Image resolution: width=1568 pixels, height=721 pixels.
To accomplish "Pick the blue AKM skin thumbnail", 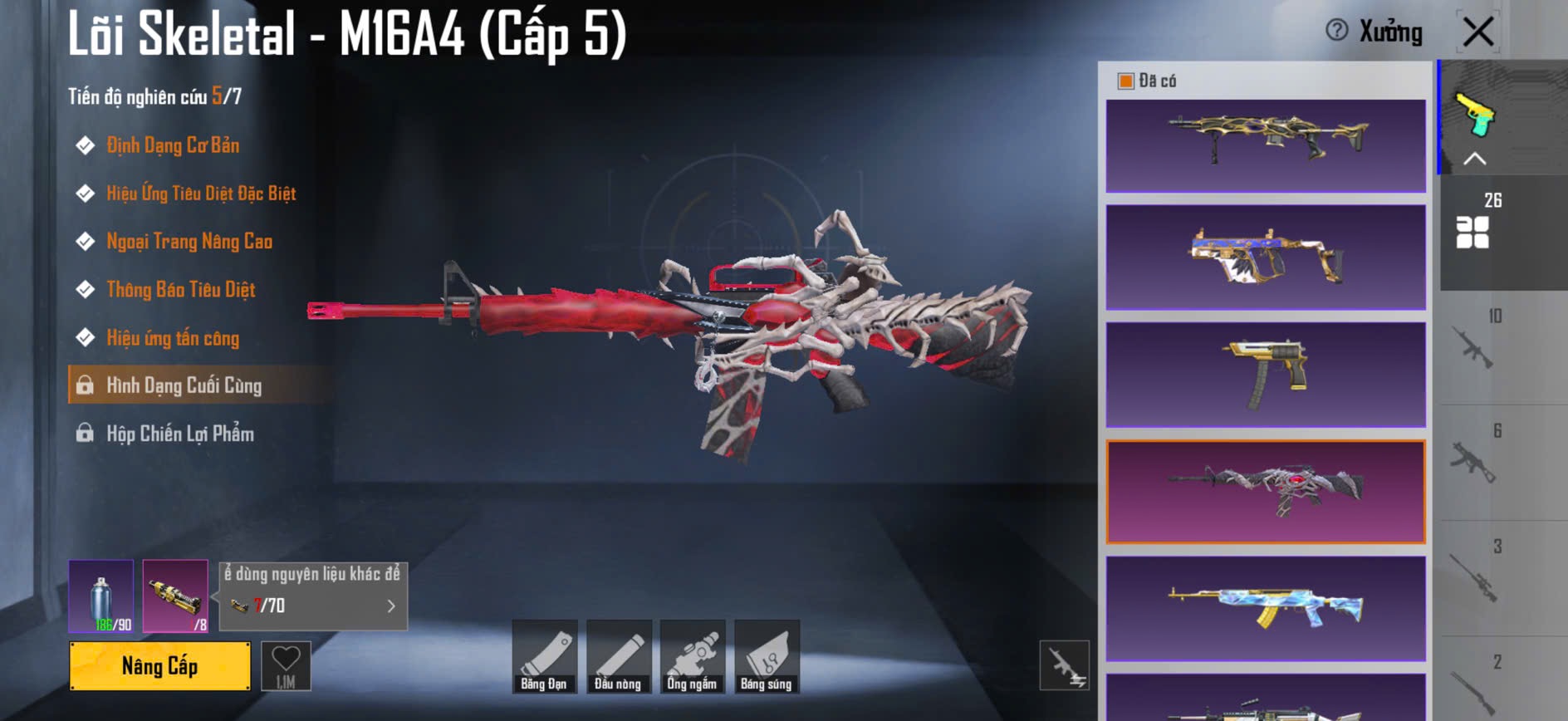I will tap(1266, 609).
